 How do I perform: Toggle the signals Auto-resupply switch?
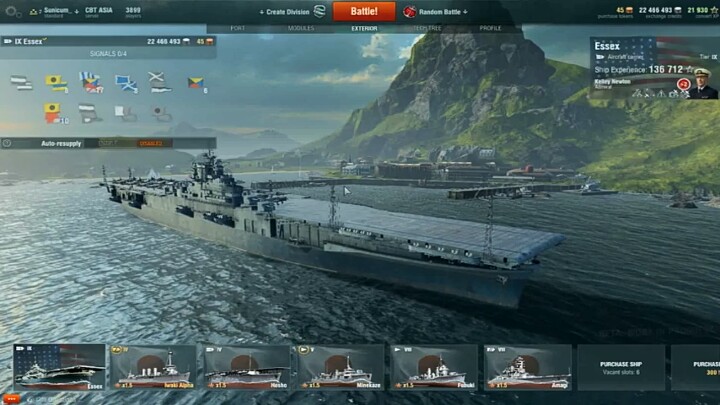pyautogui.click(x=150, y=143)
